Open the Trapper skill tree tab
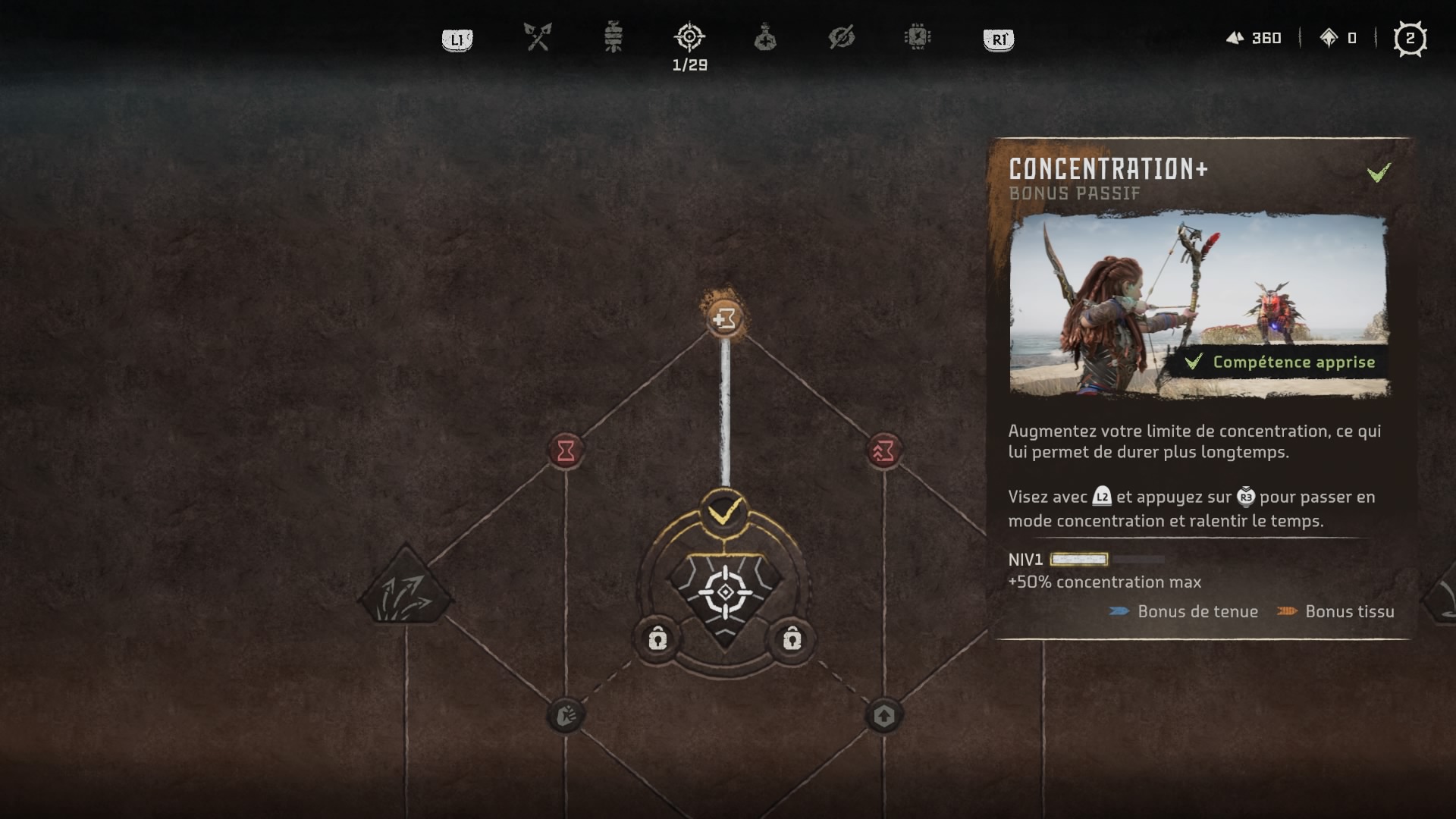This screenshot has width=1456, height=819. pyautogui.click(x=613, y=36)
